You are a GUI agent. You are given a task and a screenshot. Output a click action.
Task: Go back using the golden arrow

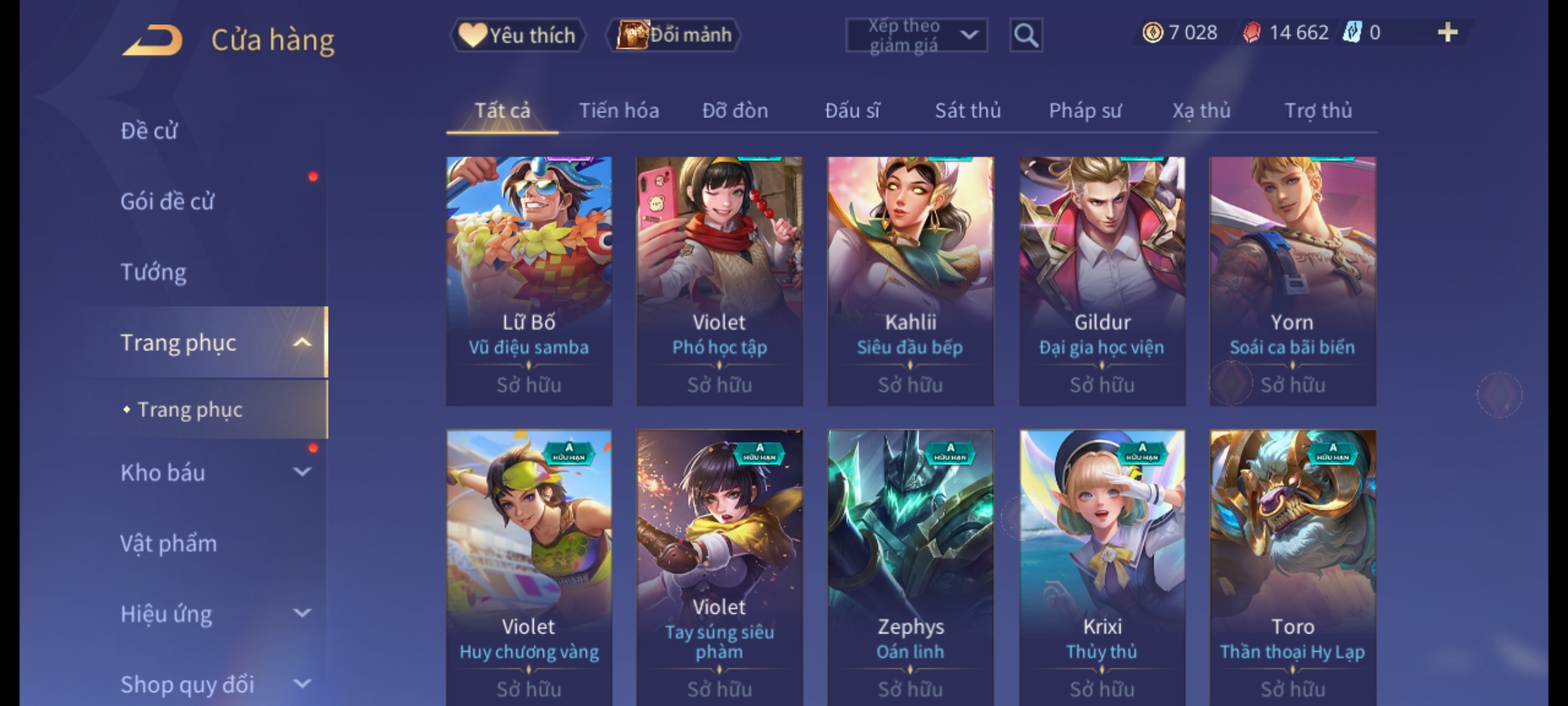click(152, 40)
